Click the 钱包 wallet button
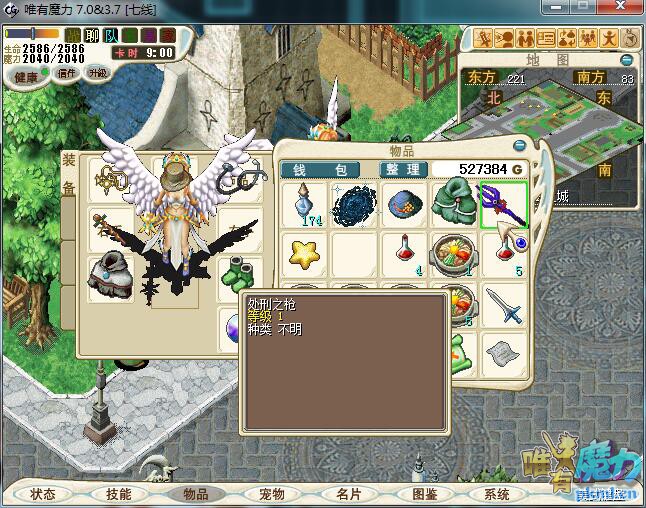This screenshot has height=508, width=646. tap(319, 170)
